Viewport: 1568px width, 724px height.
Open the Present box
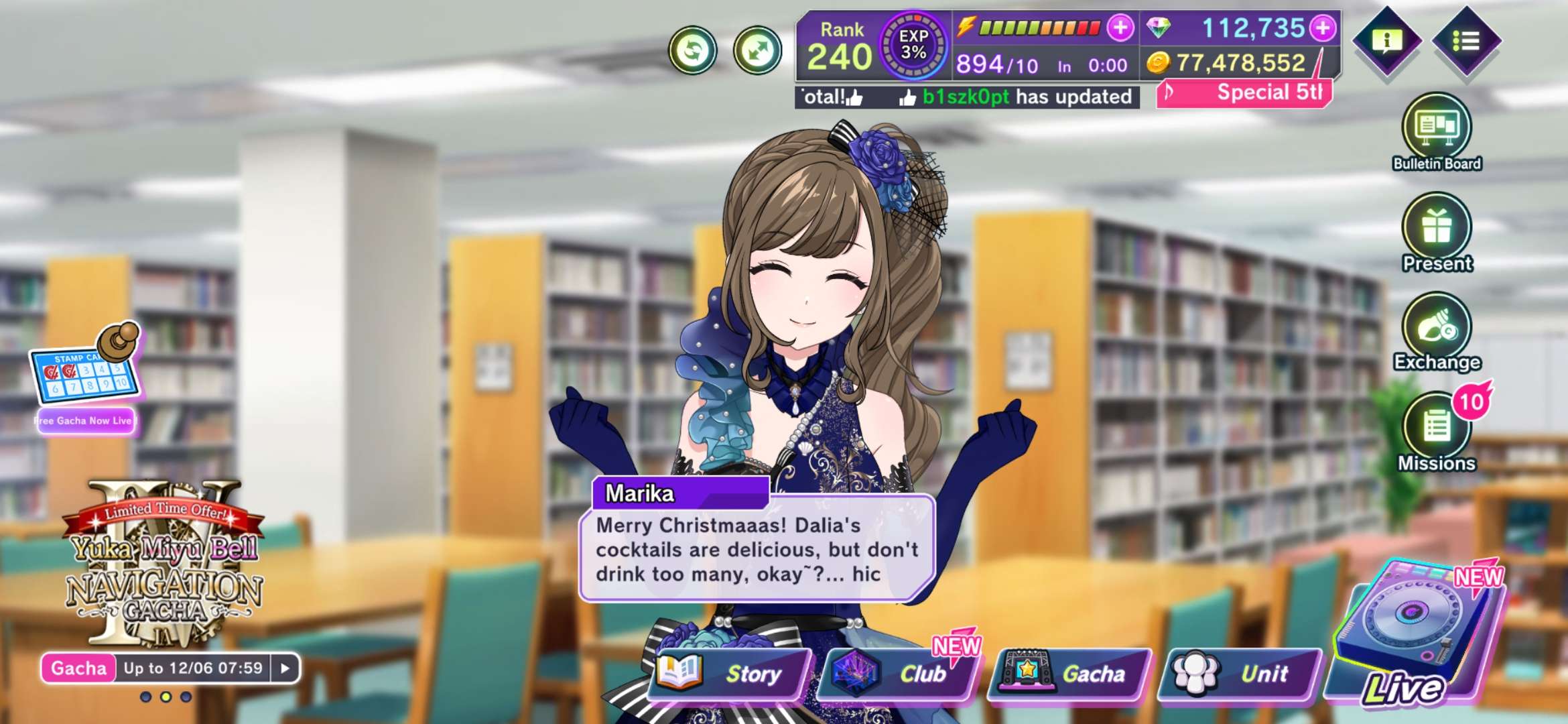(1437, 232)
